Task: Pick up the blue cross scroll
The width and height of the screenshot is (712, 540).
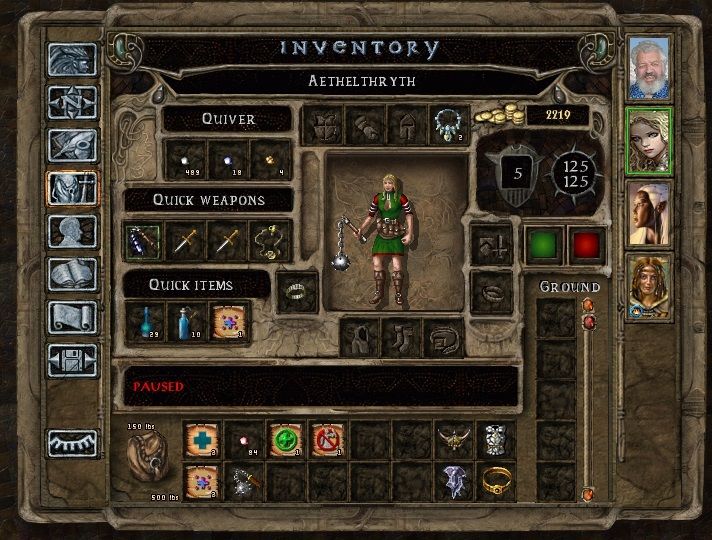Action: (204, 439)
